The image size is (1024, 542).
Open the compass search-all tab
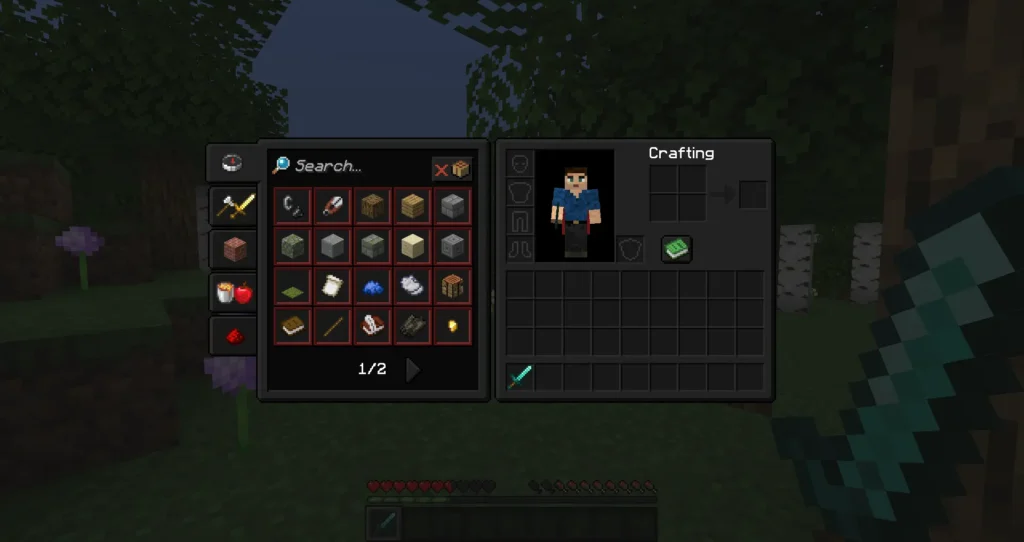point(232,163)
